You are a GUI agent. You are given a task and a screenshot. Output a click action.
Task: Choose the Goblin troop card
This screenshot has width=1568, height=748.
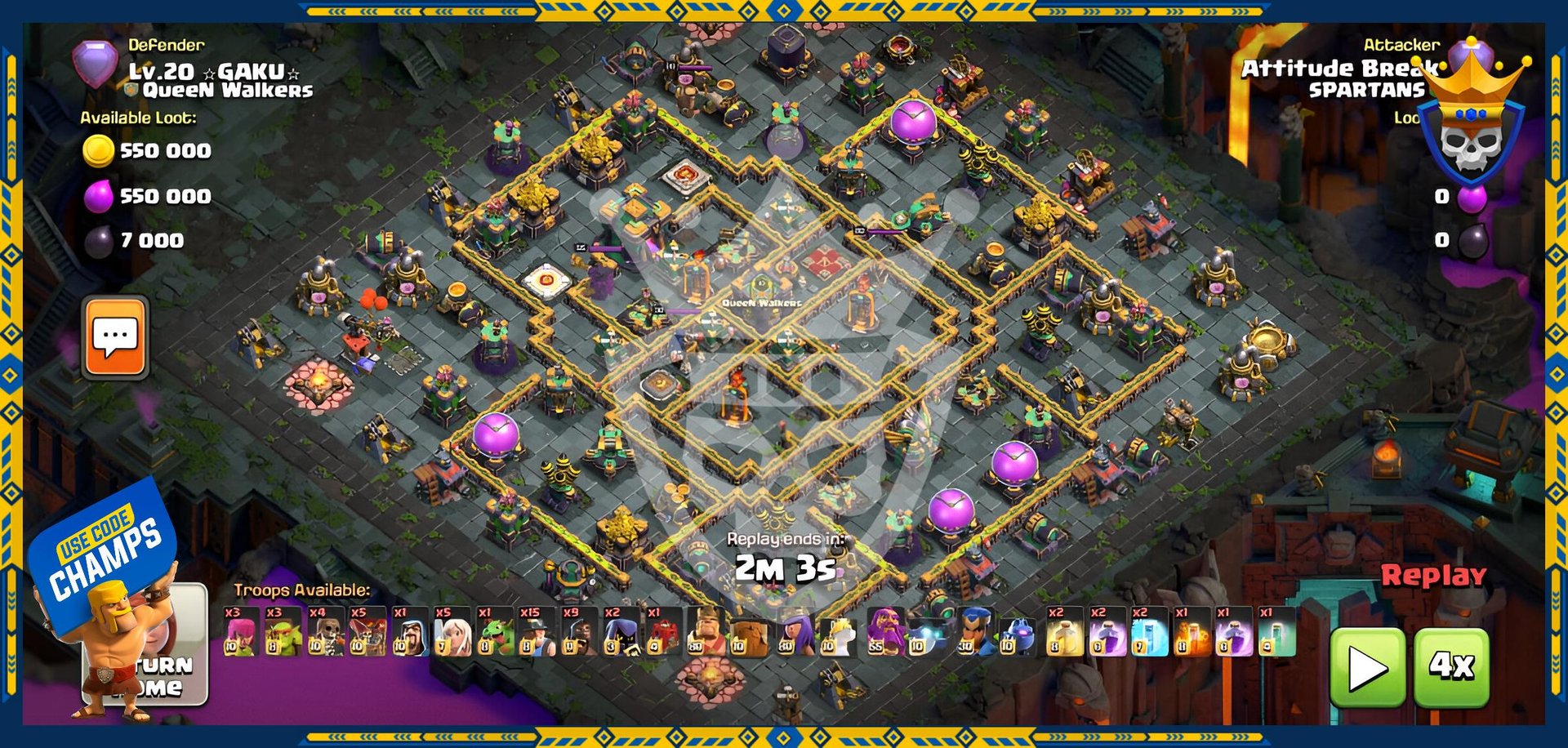(283, 632)
